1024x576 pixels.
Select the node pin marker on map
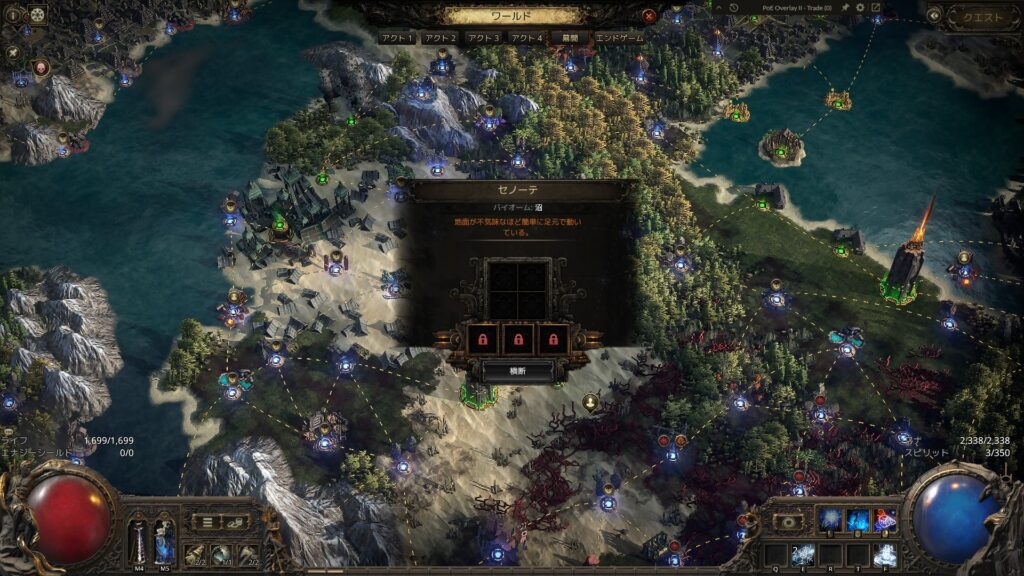590,402
